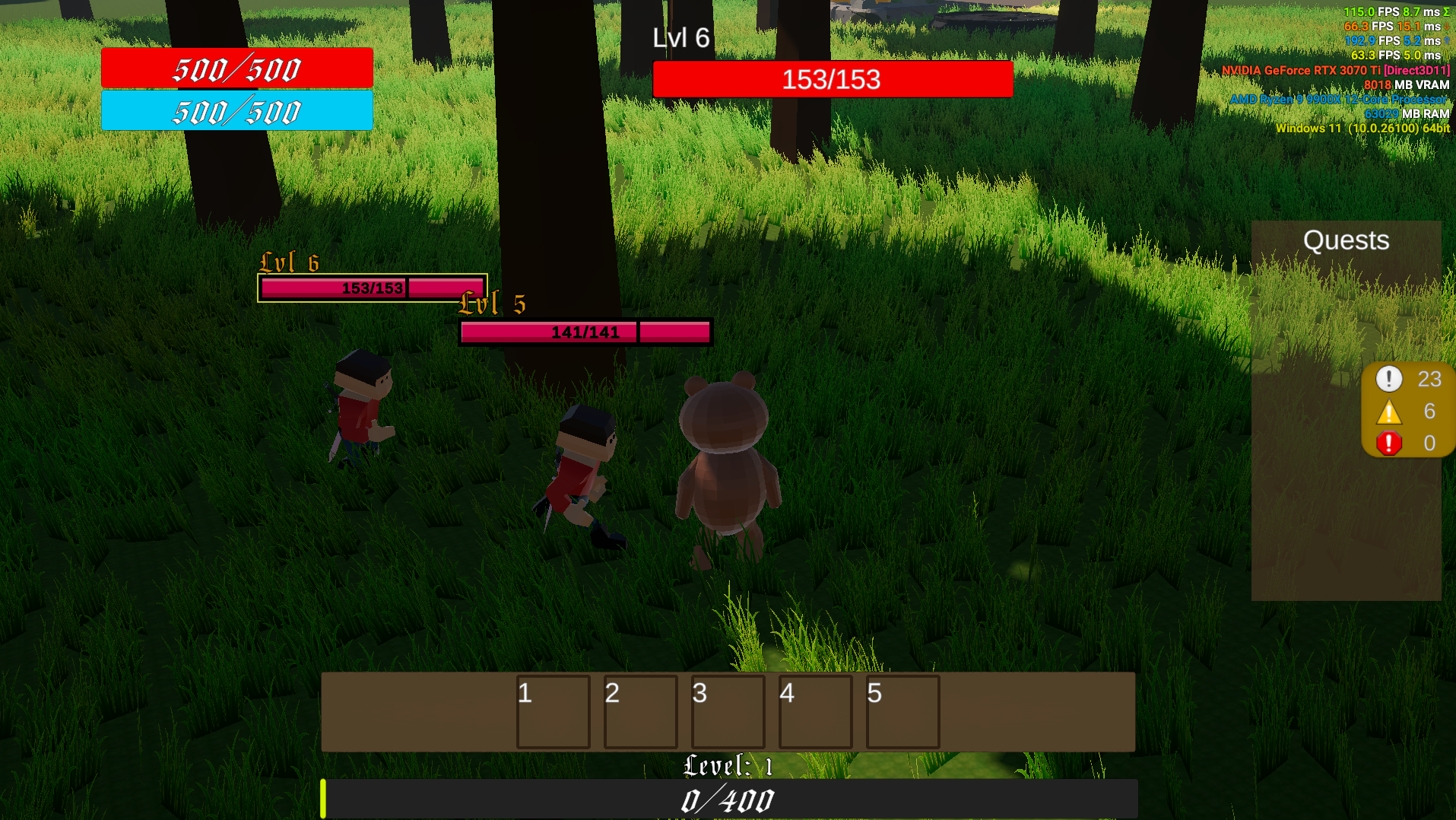Select hotbar slot number 1
The image size is (1456, 820).
pyautogui.click(x=553, y=712)
